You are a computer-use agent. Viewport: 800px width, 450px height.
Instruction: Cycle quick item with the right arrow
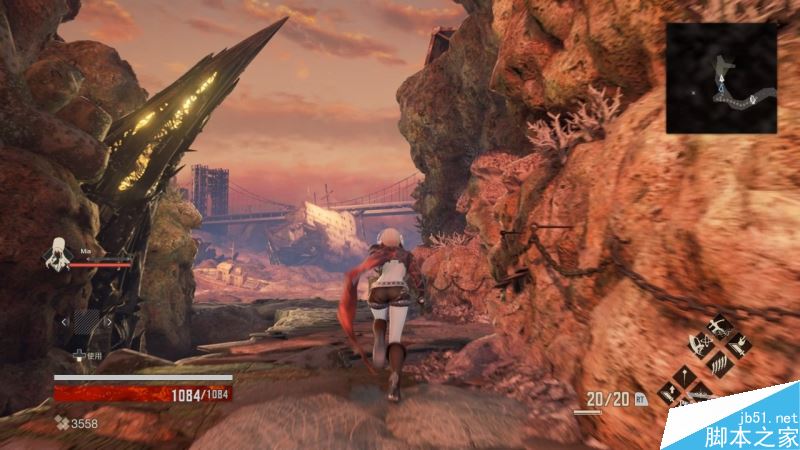click(108, 323)
